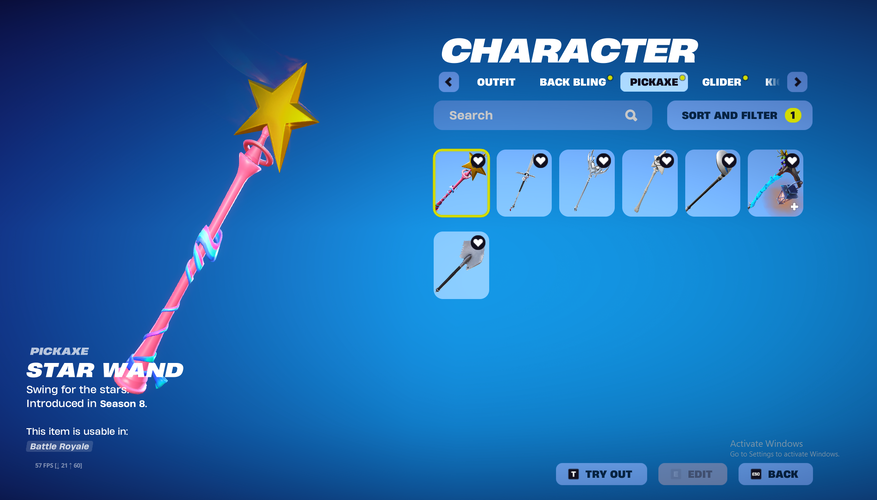Select the icy blue pickaxe with plus
Screen dimensions: 877x500
[775, 183]
